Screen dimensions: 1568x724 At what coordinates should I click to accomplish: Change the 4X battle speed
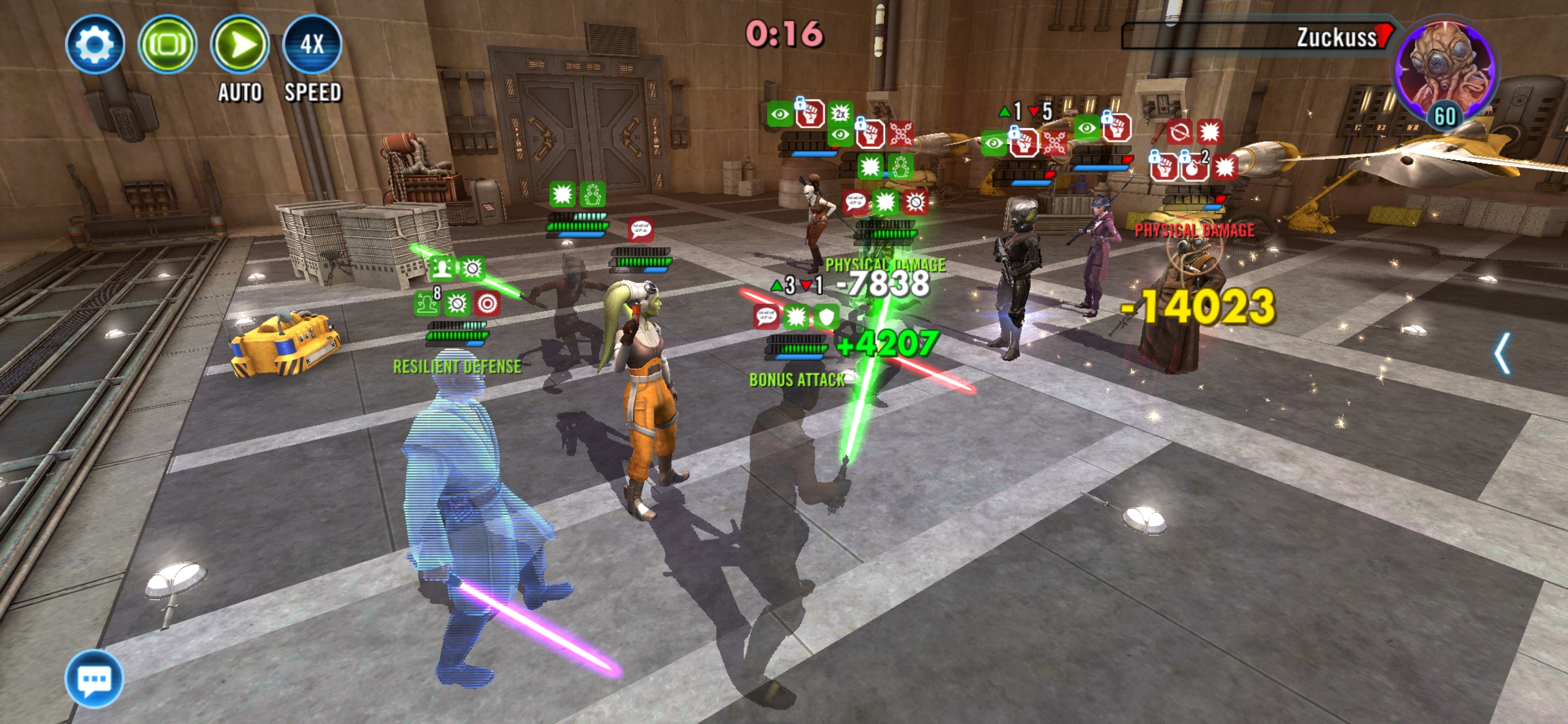[x=312, y=44]
